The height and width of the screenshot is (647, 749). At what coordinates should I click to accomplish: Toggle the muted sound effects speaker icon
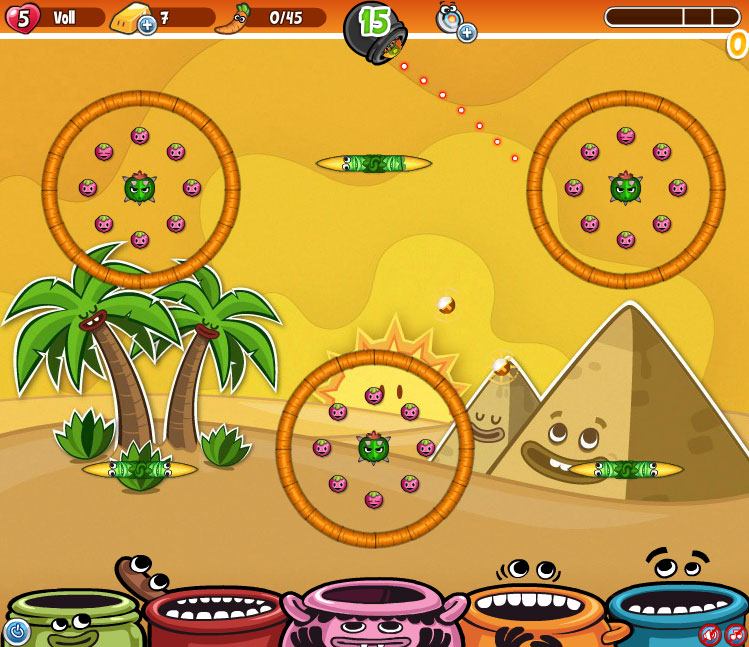click(710, 634)
